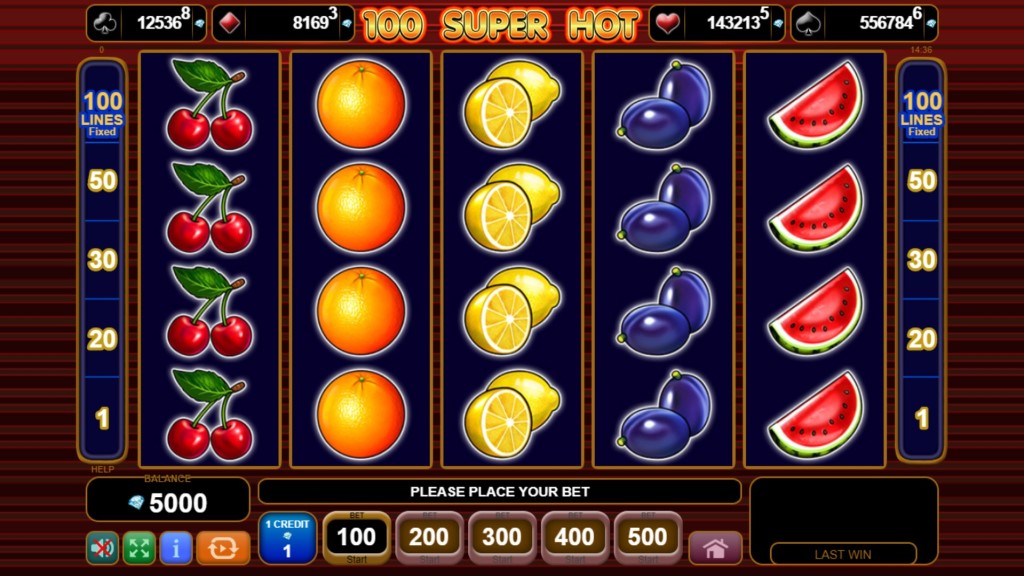The height and width of the screenshot is (576, 1024).
Task: Start a spin with Bet 100
Action: (356, 539)
